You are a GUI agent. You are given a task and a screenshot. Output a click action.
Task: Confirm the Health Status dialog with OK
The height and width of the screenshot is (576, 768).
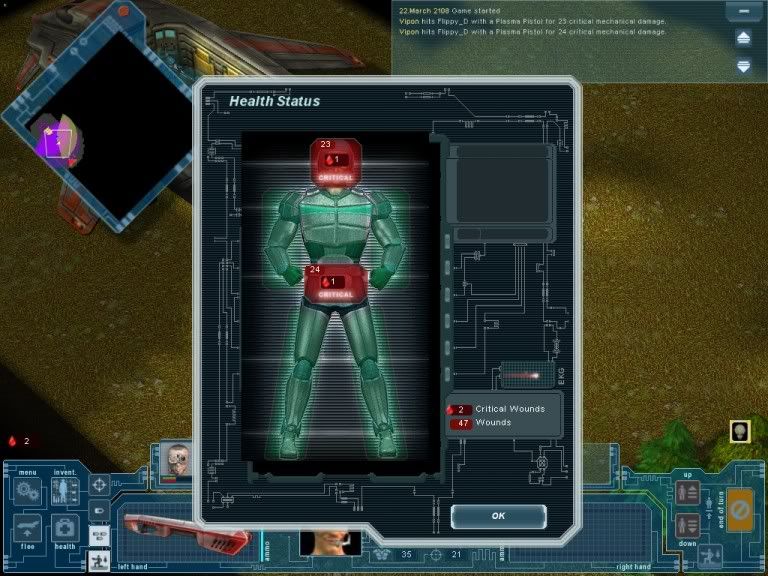[x=498, y=516]
